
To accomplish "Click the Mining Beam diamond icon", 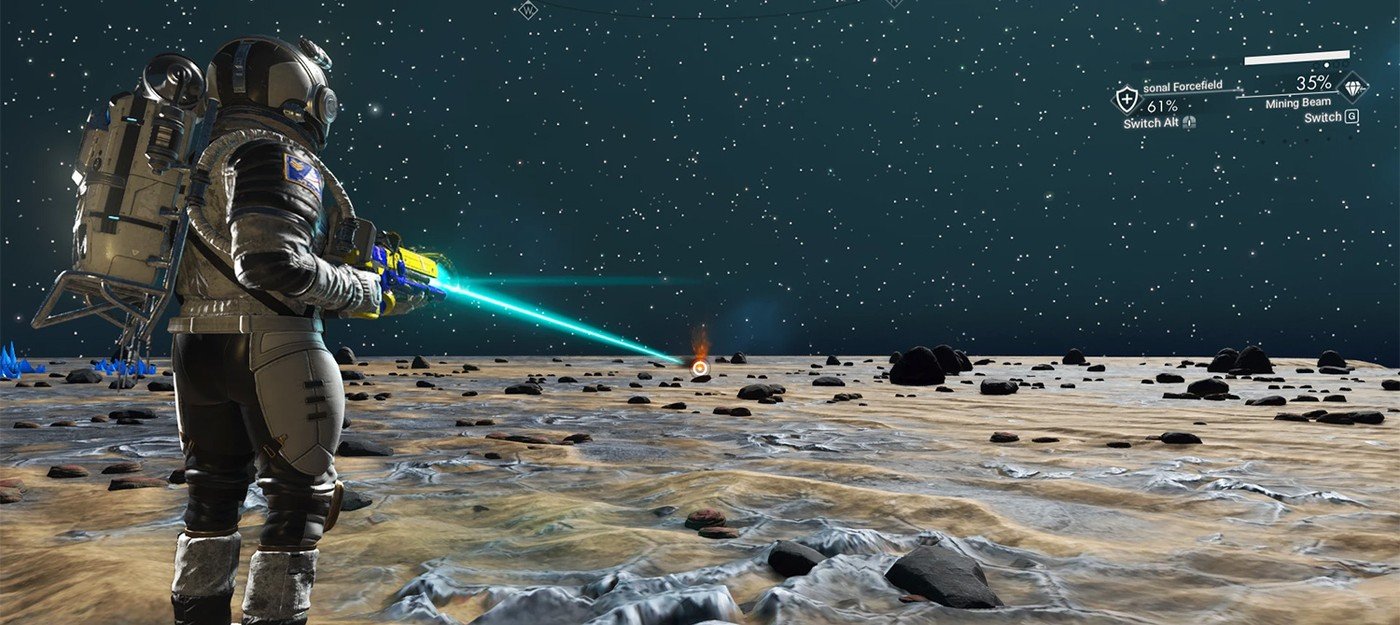I will click(x=1353, y=88).
